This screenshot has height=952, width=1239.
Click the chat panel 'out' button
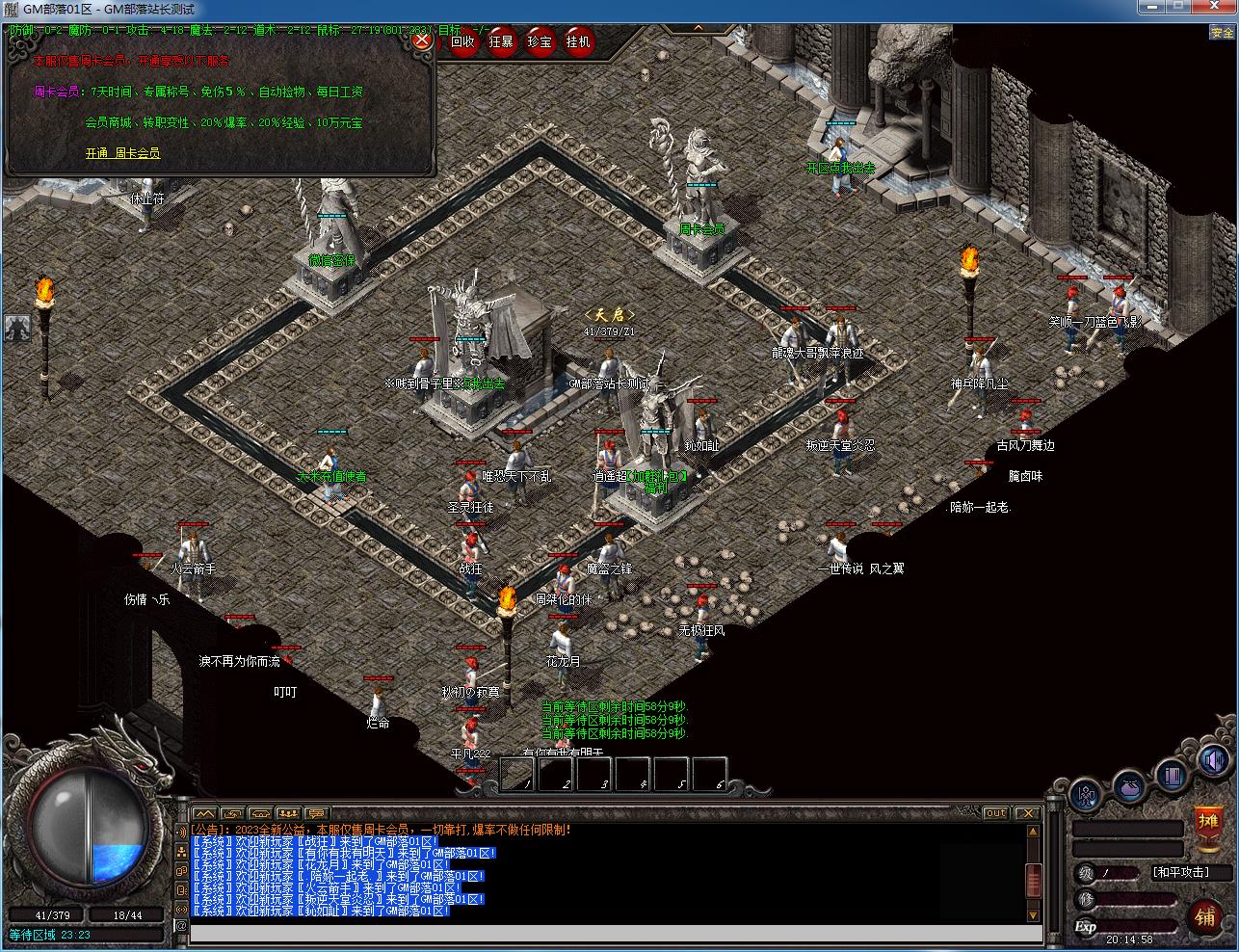[995, 813]
